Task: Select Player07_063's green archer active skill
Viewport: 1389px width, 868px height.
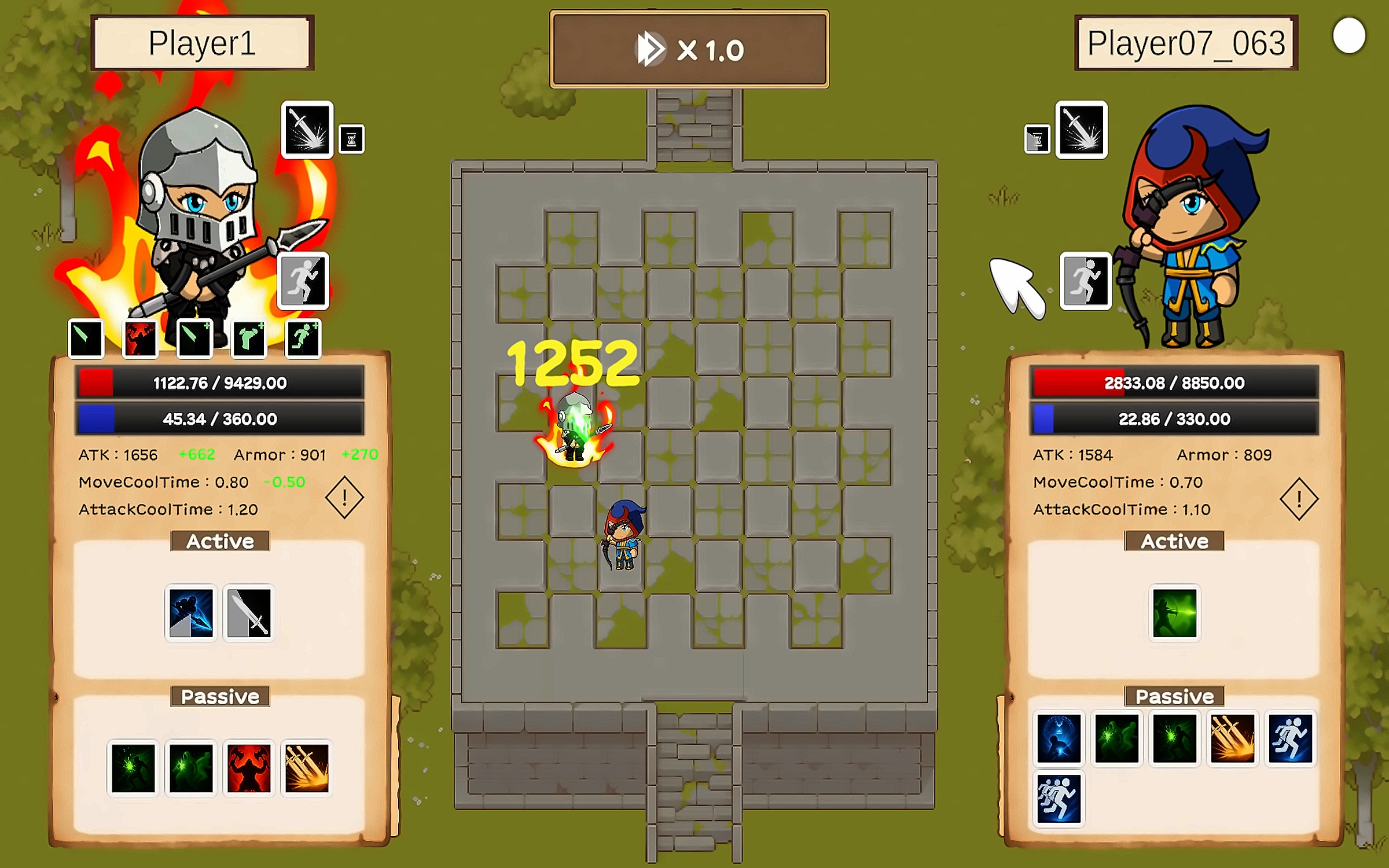Action: point(1174,613)
